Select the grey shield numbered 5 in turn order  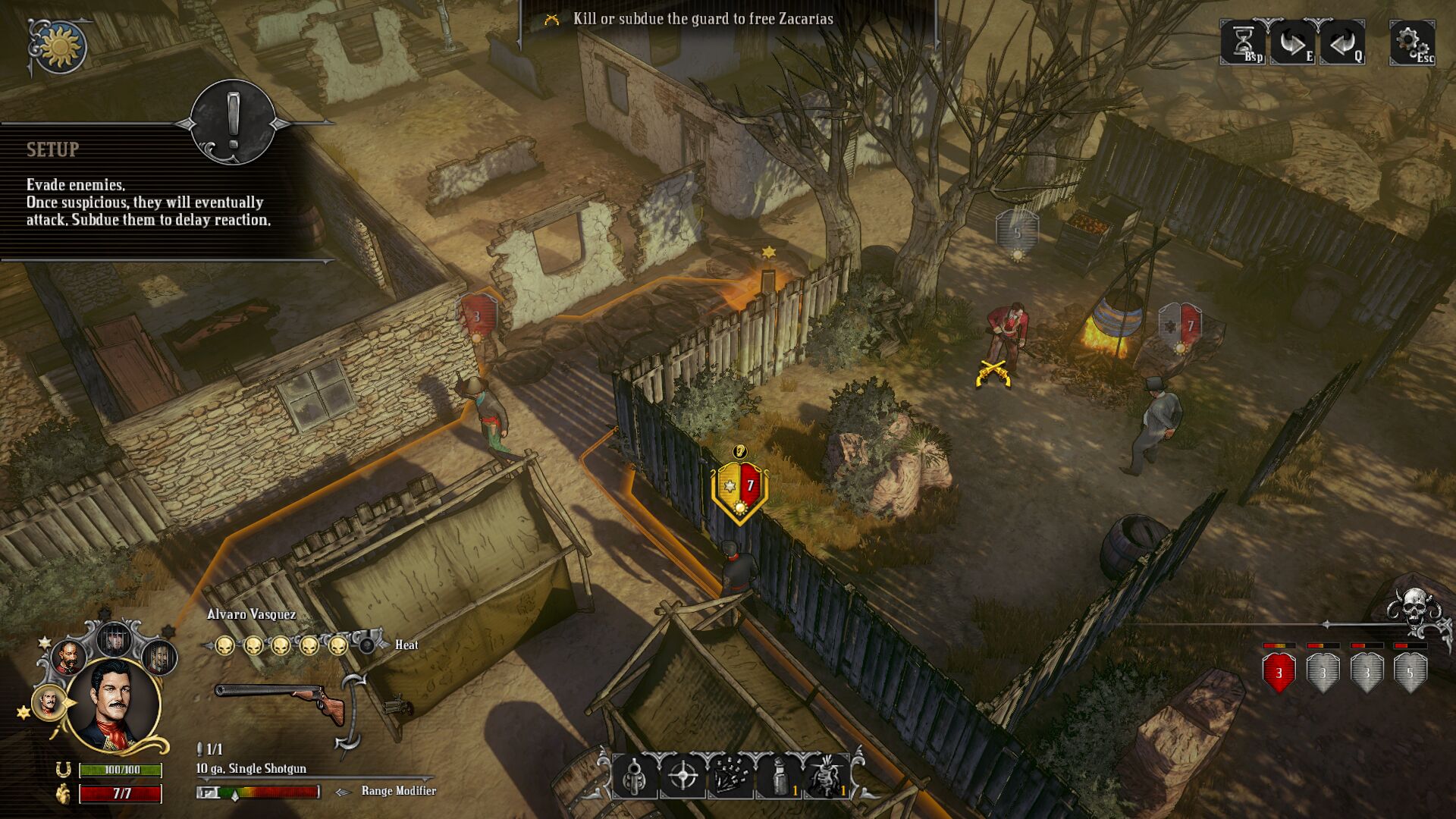tap(1410, 673)
